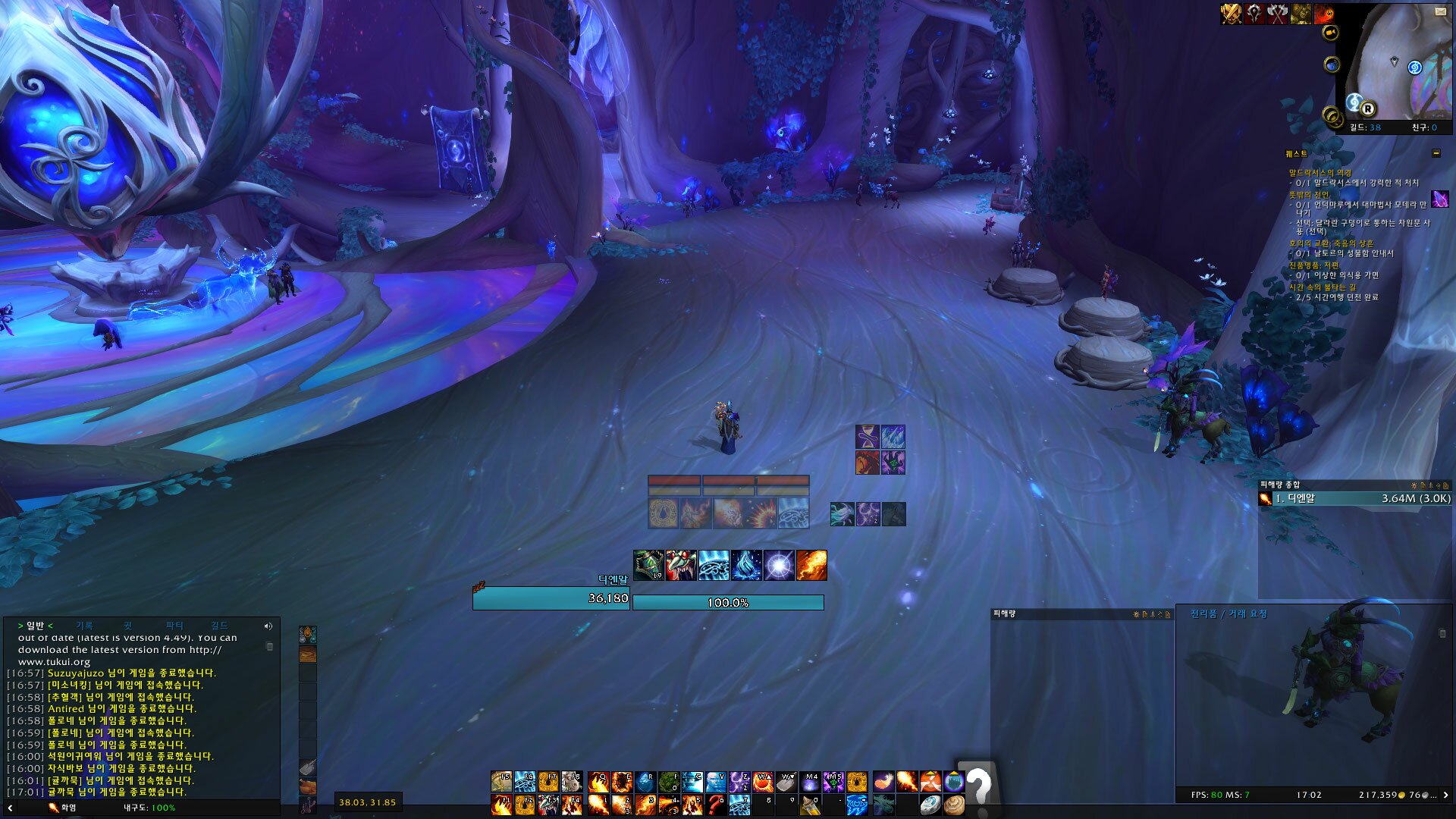Image resolution: width=1456 pixels, height=819 pixels.
Task: Select the 말드락서스의 역경 quest entry
Action: pos(1319,173)
